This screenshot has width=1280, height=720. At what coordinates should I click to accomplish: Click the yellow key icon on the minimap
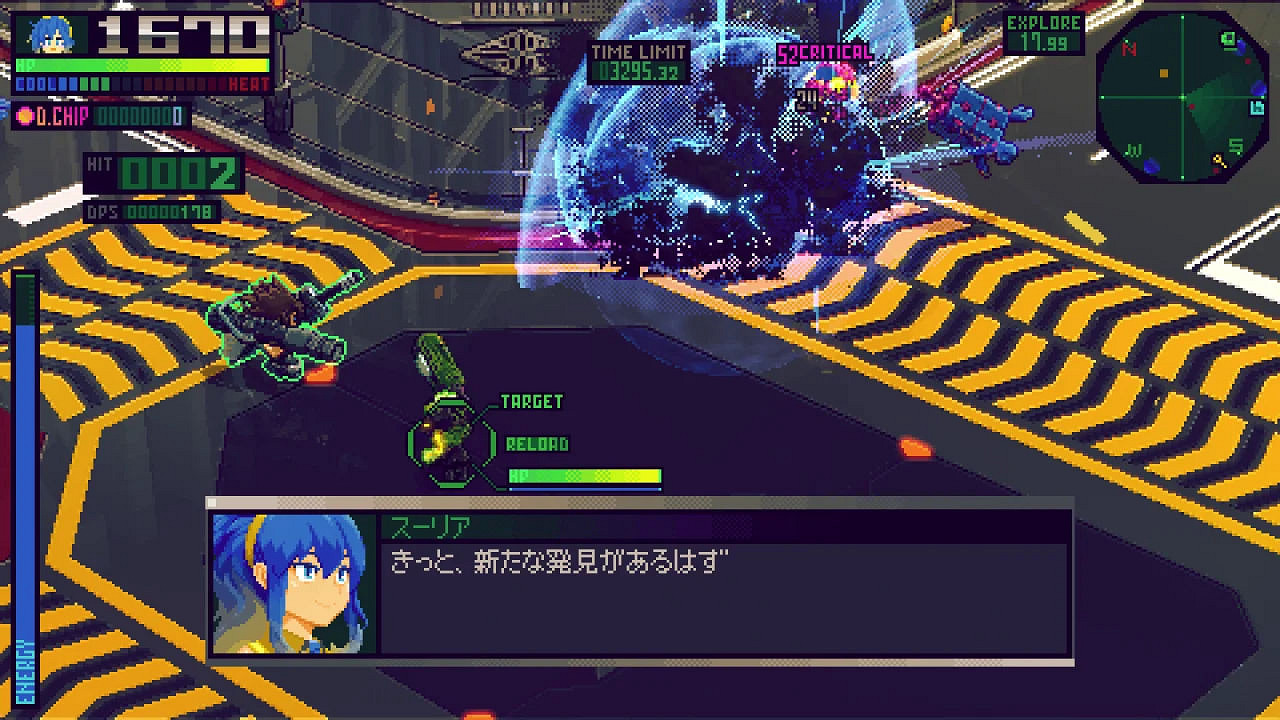[x=1220, y=161]
